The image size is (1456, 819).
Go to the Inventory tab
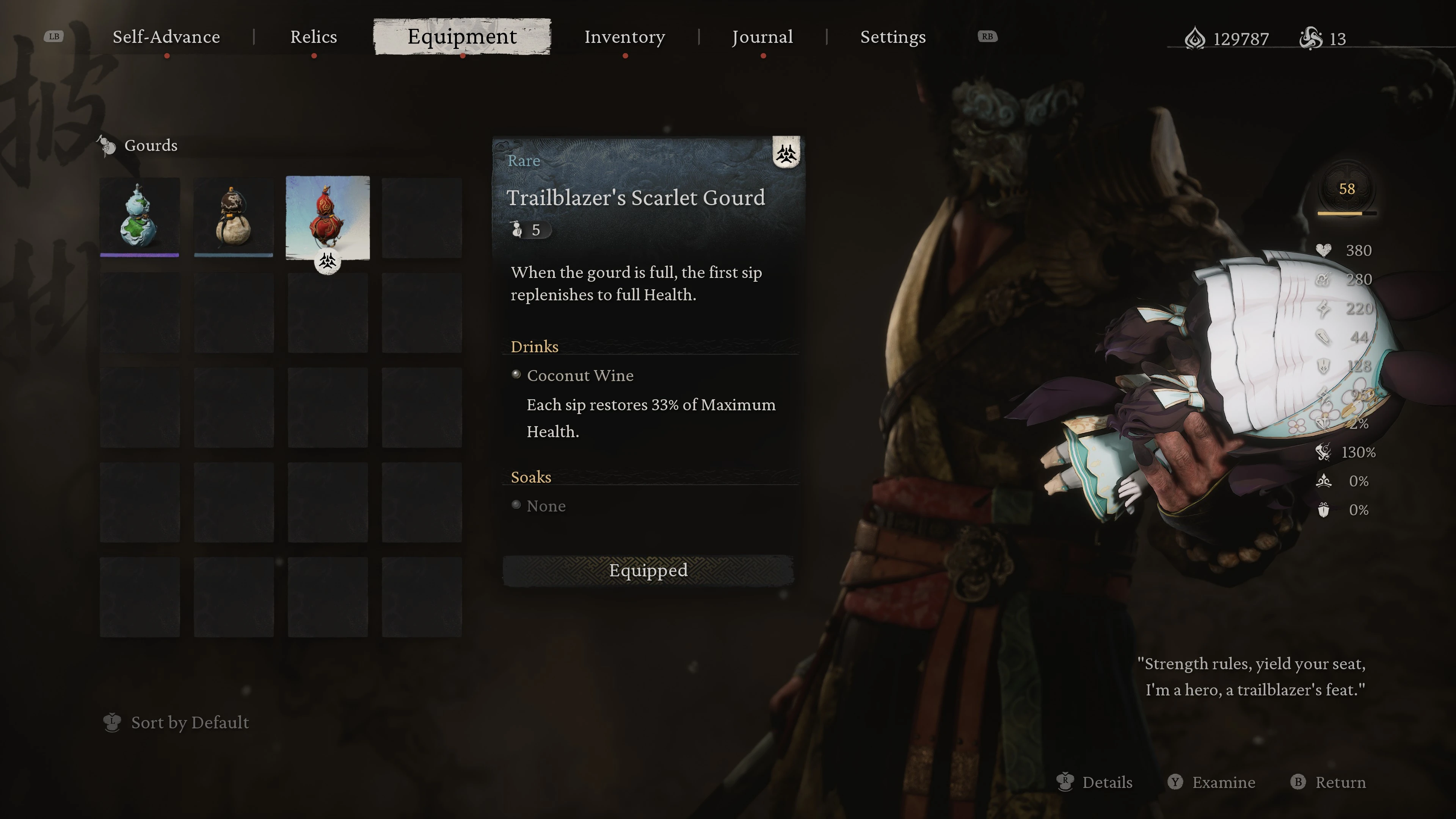(x=624, y=37)
